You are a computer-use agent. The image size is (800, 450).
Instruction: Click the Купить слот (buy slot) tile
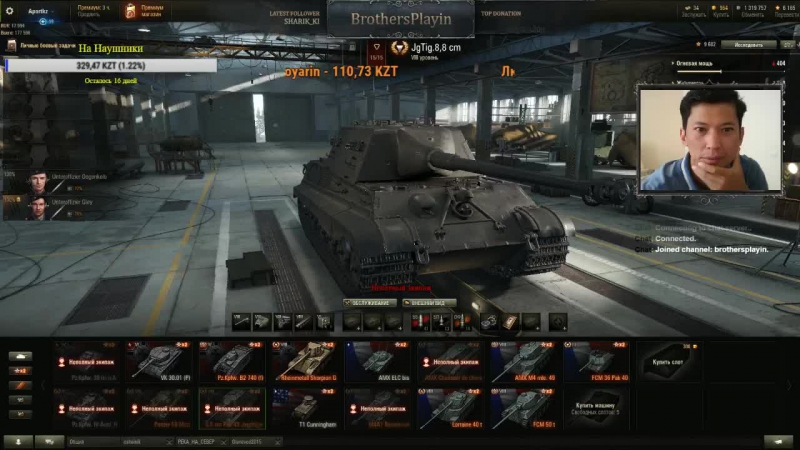[668, 362]
